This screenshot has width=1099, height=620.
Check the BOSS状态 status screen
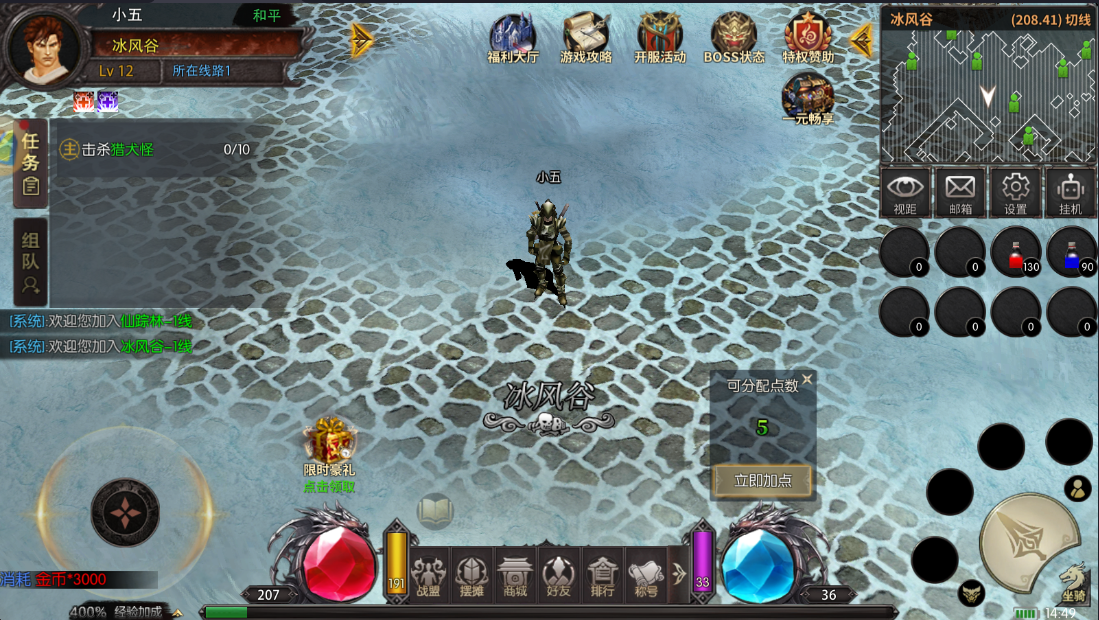click(734, 38)
